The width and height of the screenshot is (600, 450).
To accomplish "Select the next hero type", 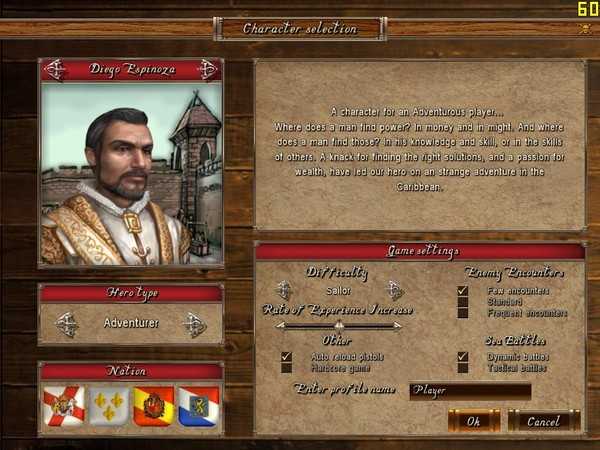I will pyautogui.click(x=194, y=324).
